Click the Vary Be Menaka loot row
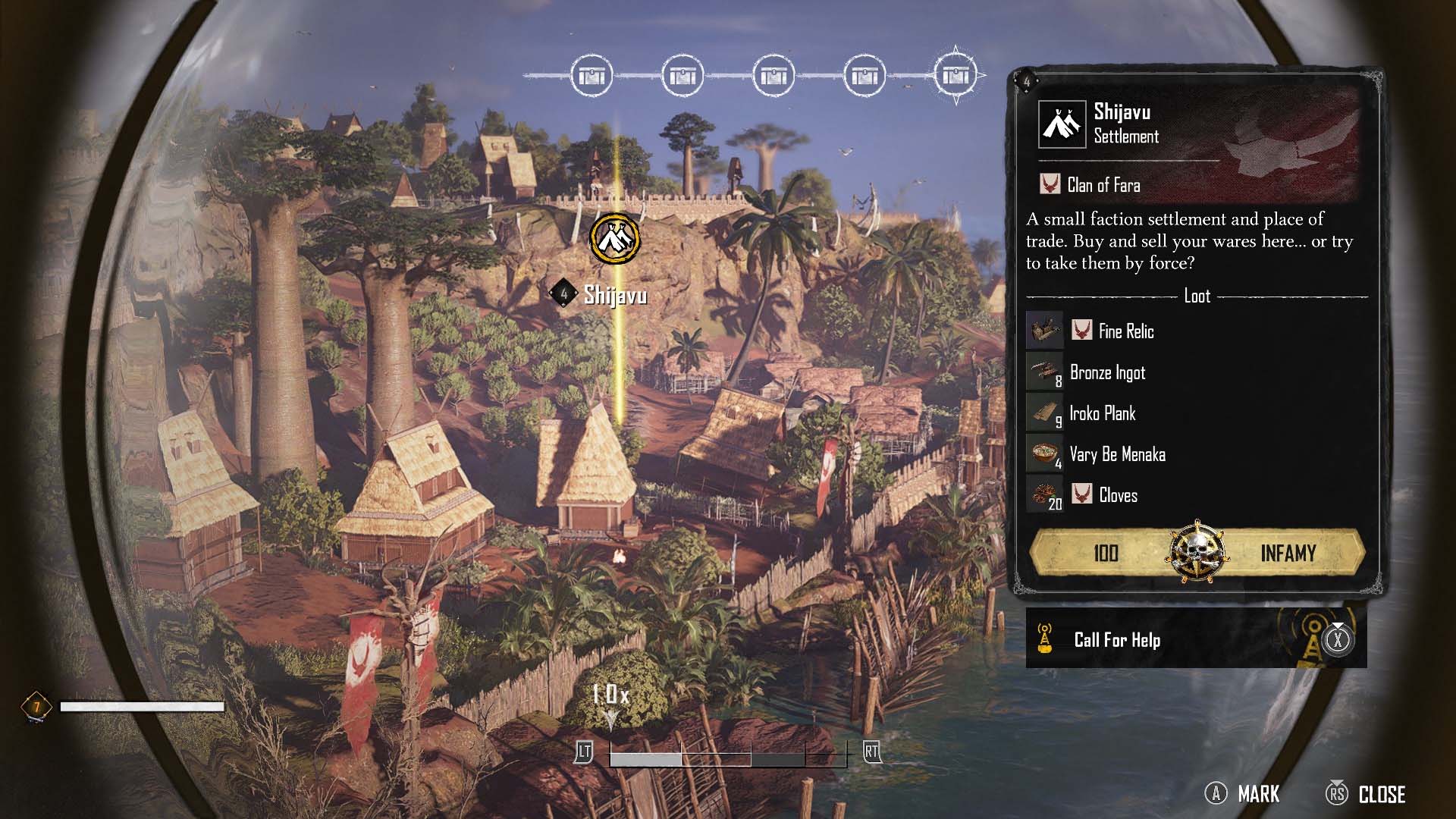The image size is (1456, 819). [1116, 454]
